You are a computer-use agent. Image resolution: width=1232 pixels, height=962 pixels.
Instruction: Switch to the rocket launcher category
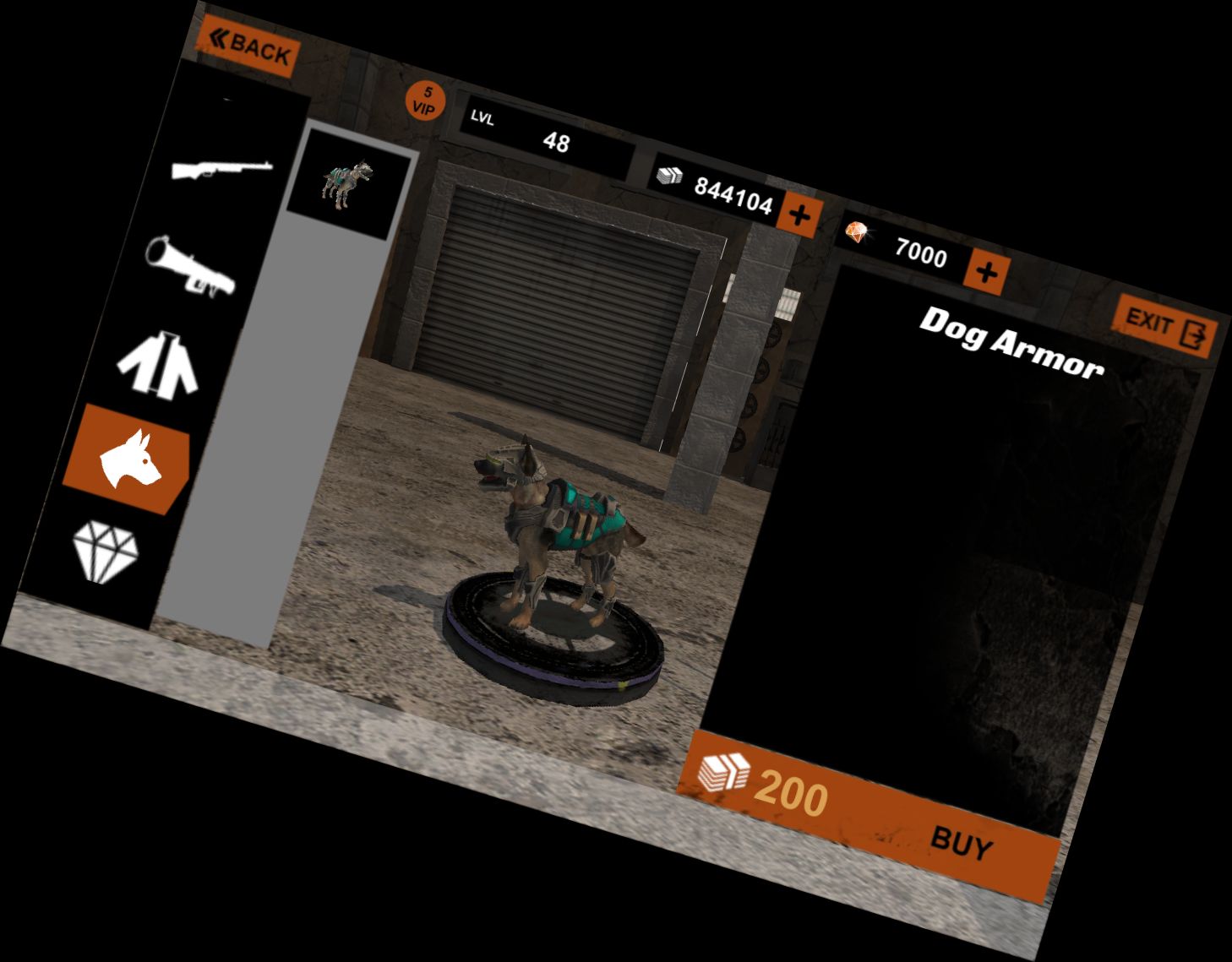[190, 266]
